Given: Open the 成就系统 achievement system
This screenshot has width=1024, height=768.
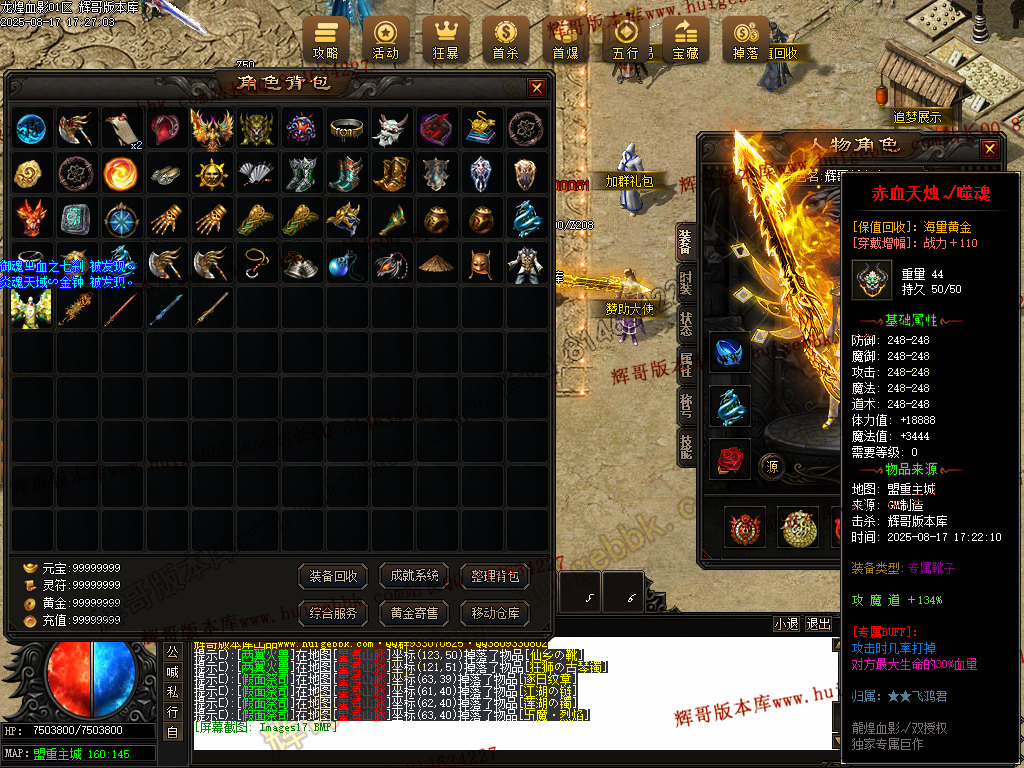Looking at the screenshot, I should tap(414, 576).
